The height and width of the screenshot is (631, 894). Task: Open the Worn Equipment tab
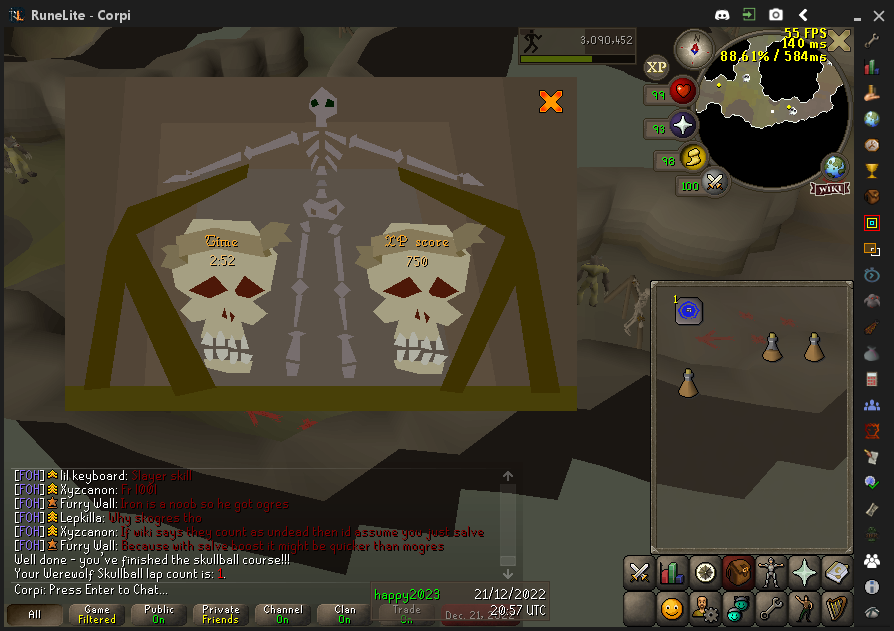770,572
